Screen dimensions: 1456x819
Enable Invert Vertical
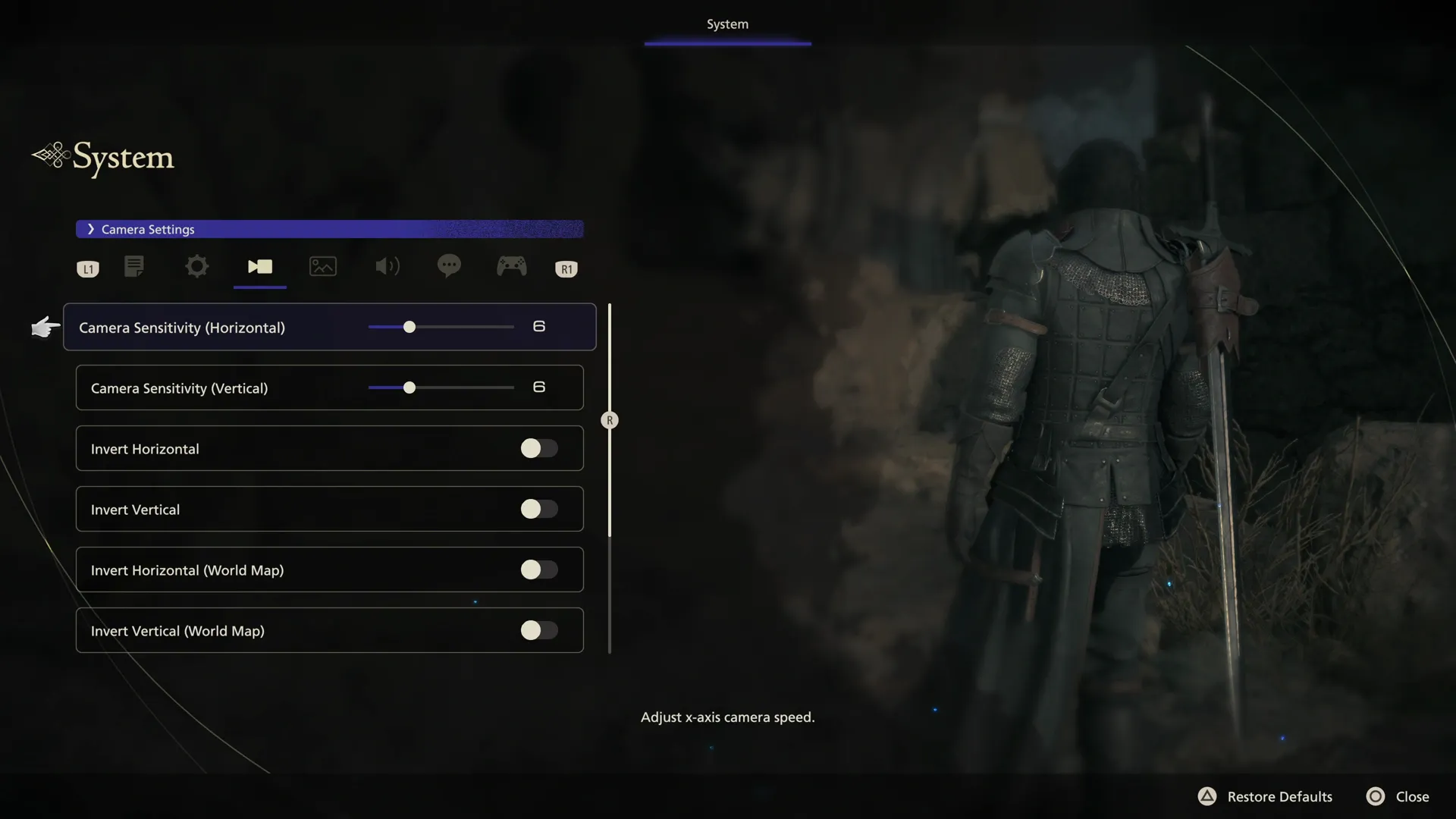539,509
